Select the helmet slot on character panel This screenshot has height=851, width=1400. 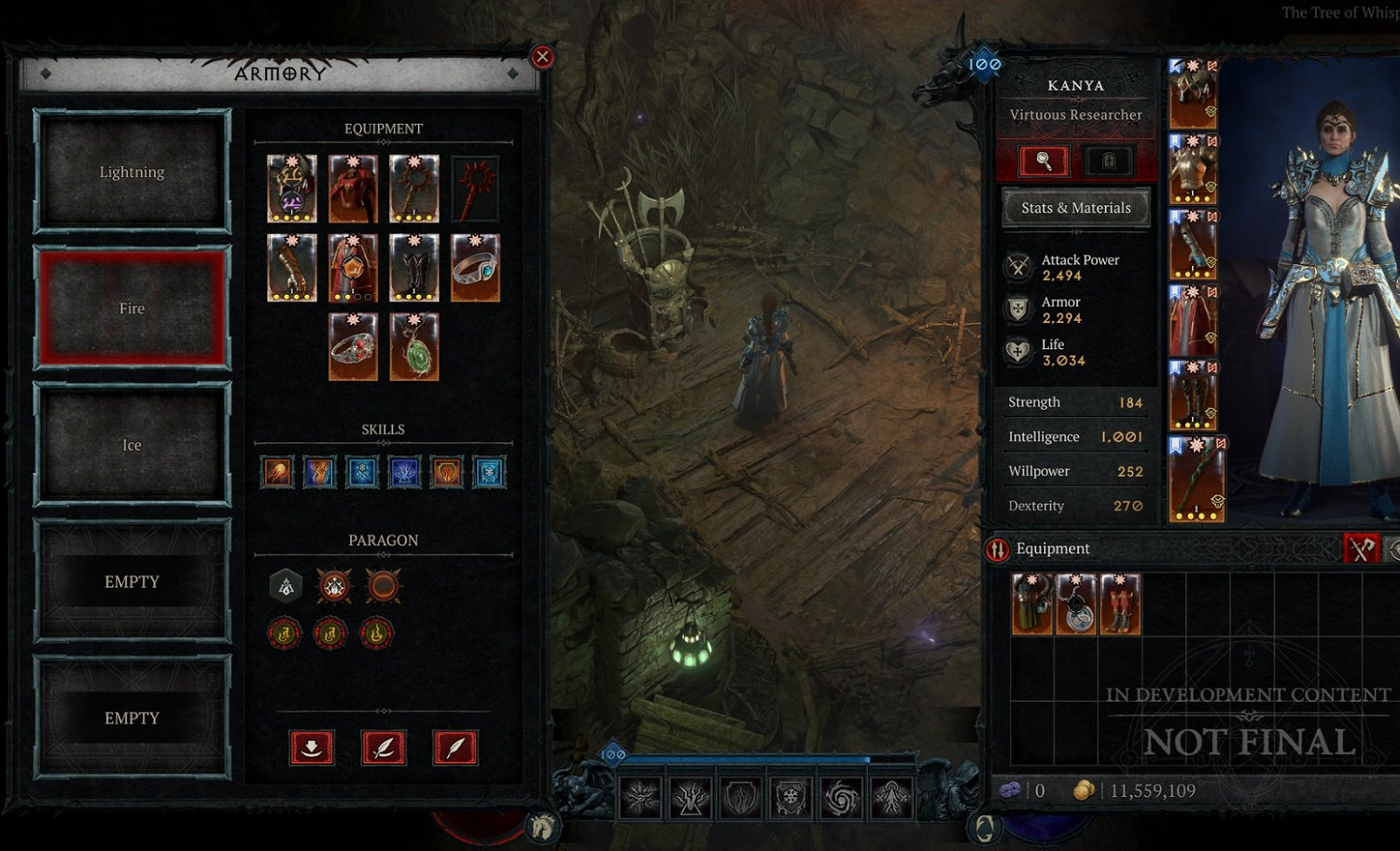coord(1193,94)
